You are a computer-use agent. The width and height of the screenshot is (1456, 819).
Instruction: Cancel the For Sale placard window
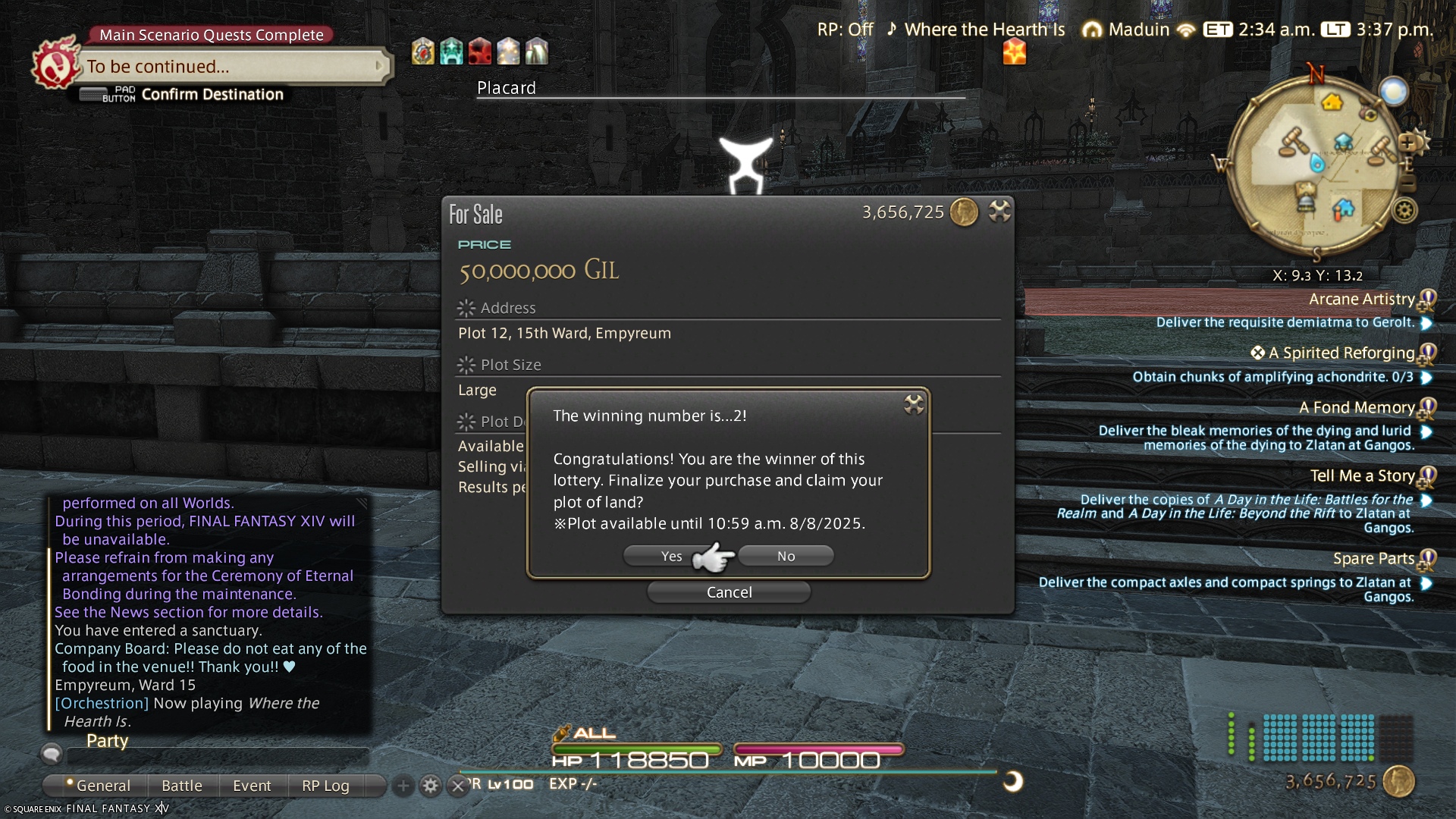tap(729, 592)
